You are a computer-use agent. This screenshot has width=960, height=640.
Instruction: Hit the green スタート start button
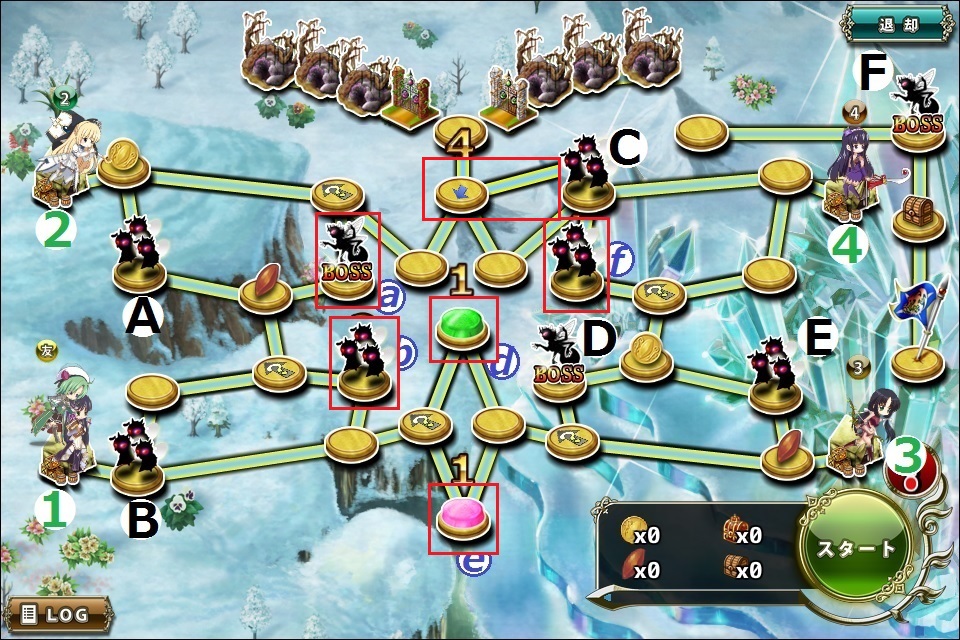coord(857,548)
